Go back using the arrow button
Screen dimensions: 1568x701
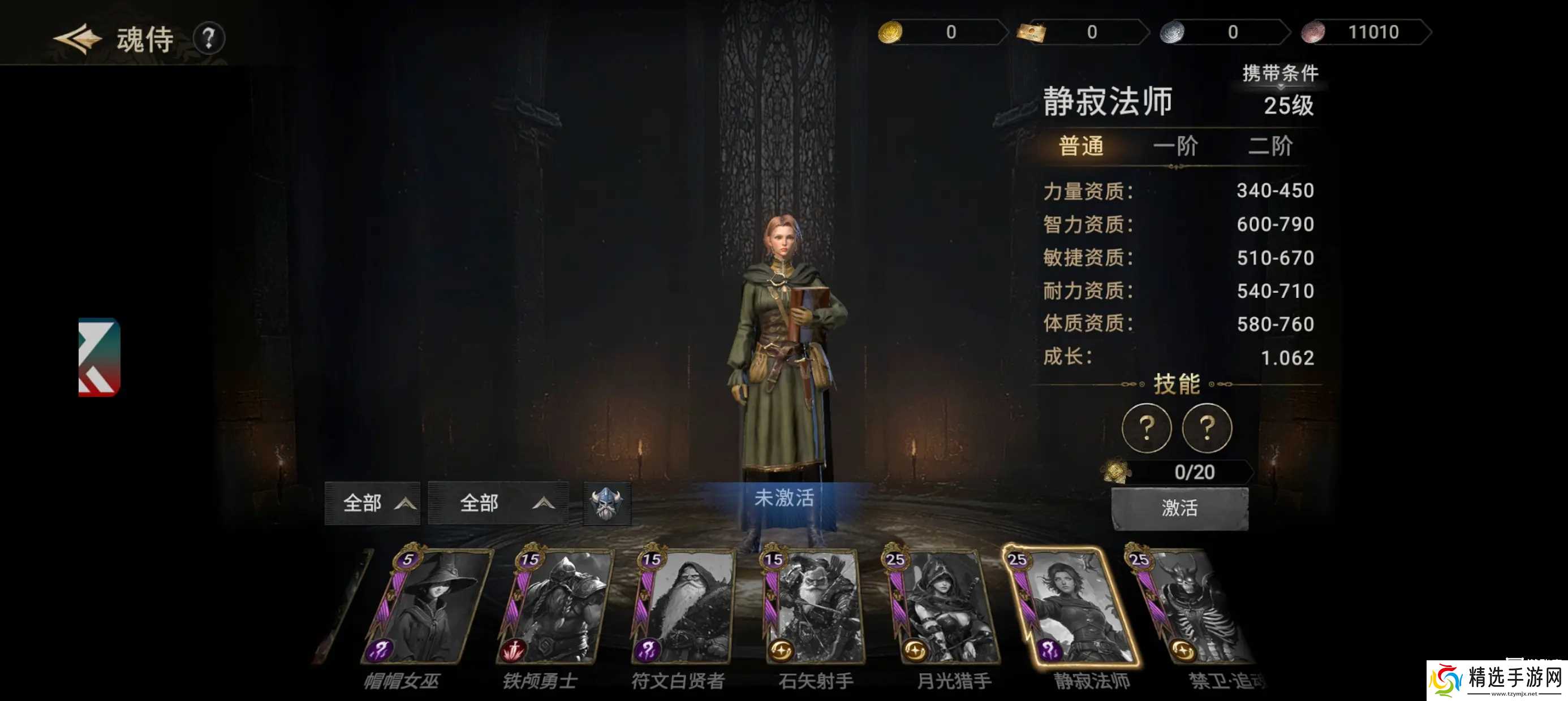click(77, 39)
